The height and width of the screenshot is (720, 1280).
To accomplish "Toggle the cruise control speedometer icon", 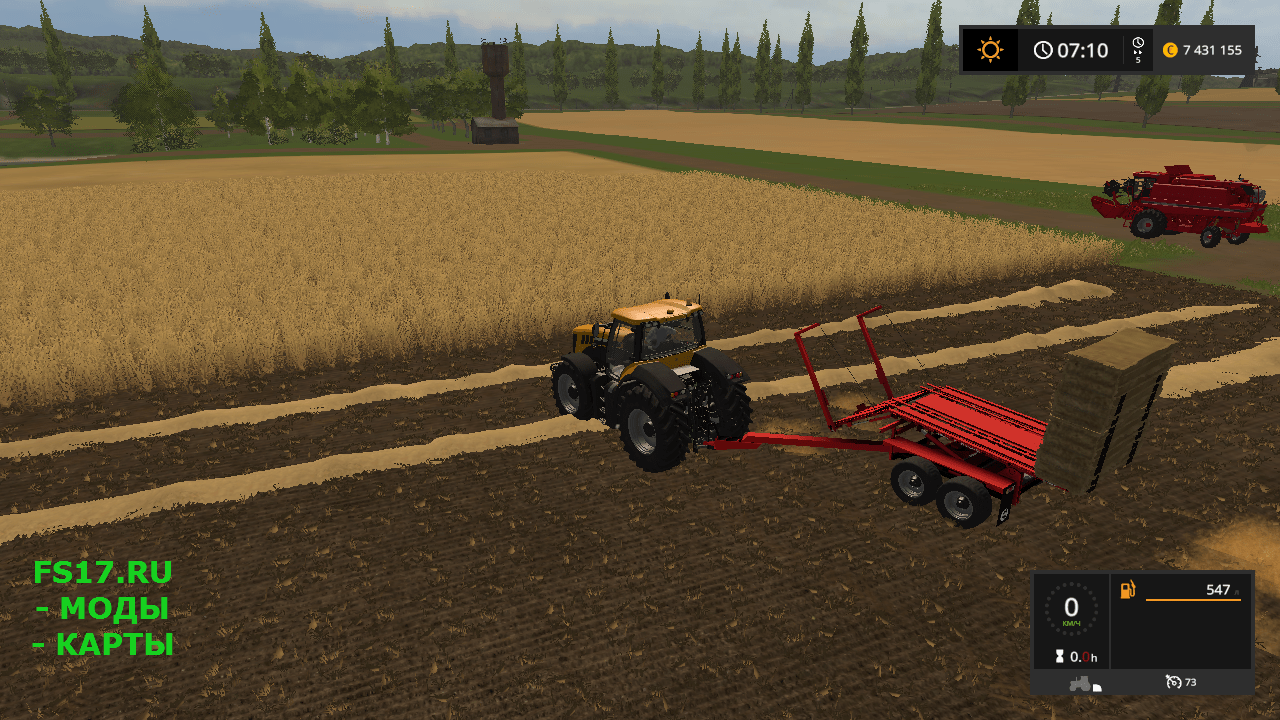I will (x=1173, y=682).
